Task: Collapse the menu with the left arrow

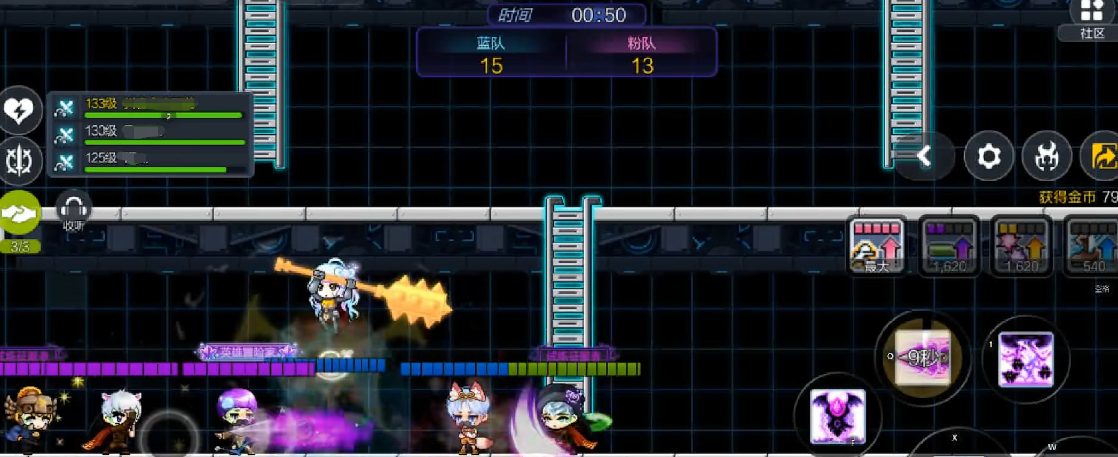Action: 925,156
